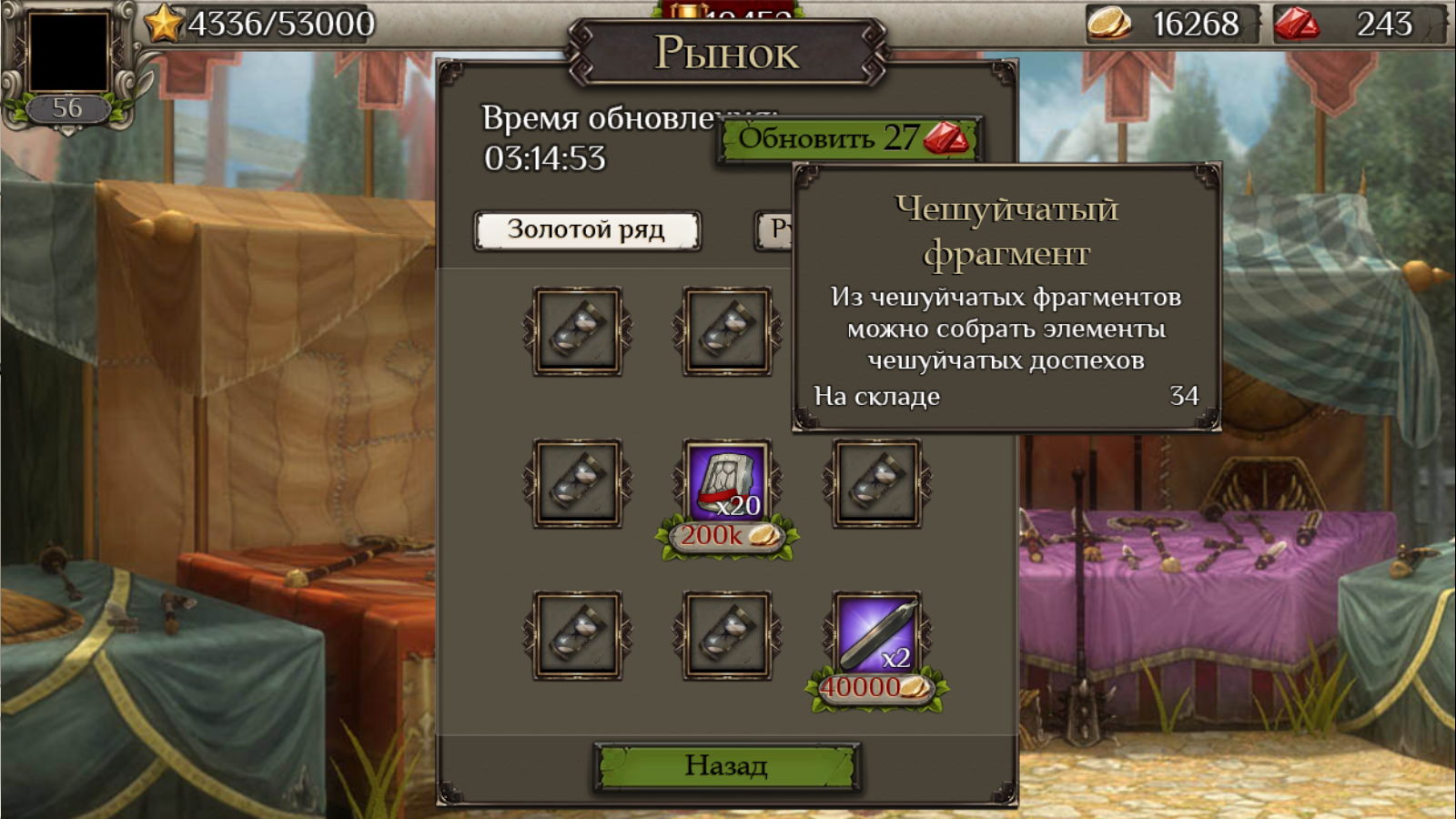
Task: Select the metal bar x2 item
Action: click(877, 634)
